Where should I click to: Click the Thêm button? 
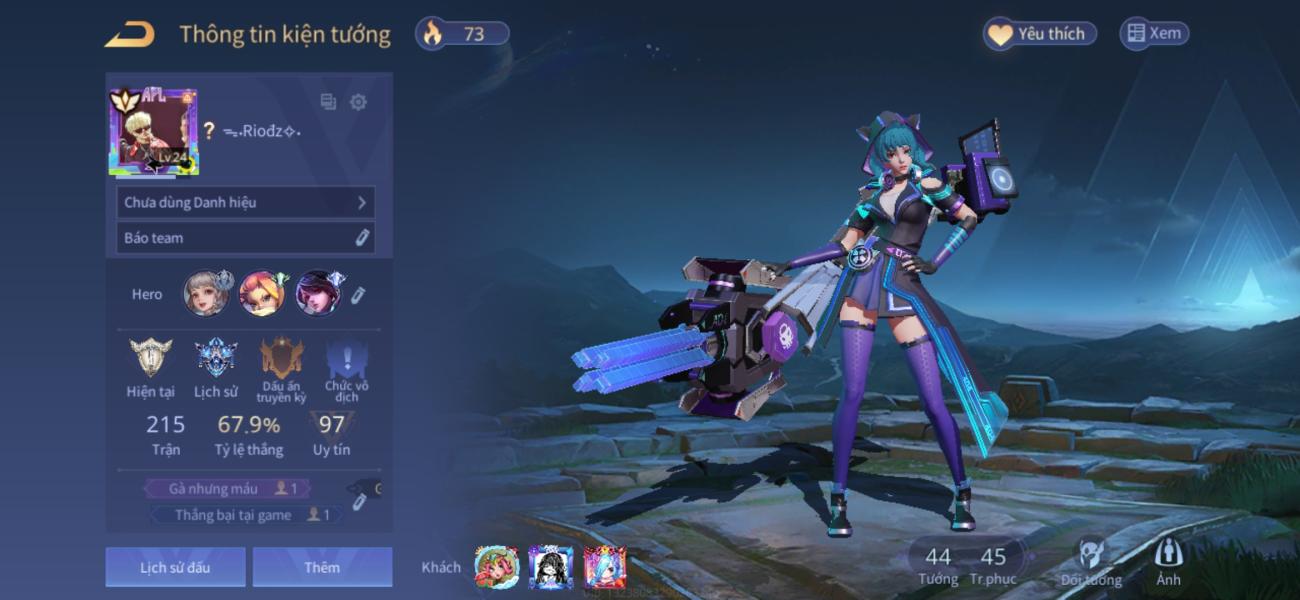pyautogui.click(x=322, y=567)
